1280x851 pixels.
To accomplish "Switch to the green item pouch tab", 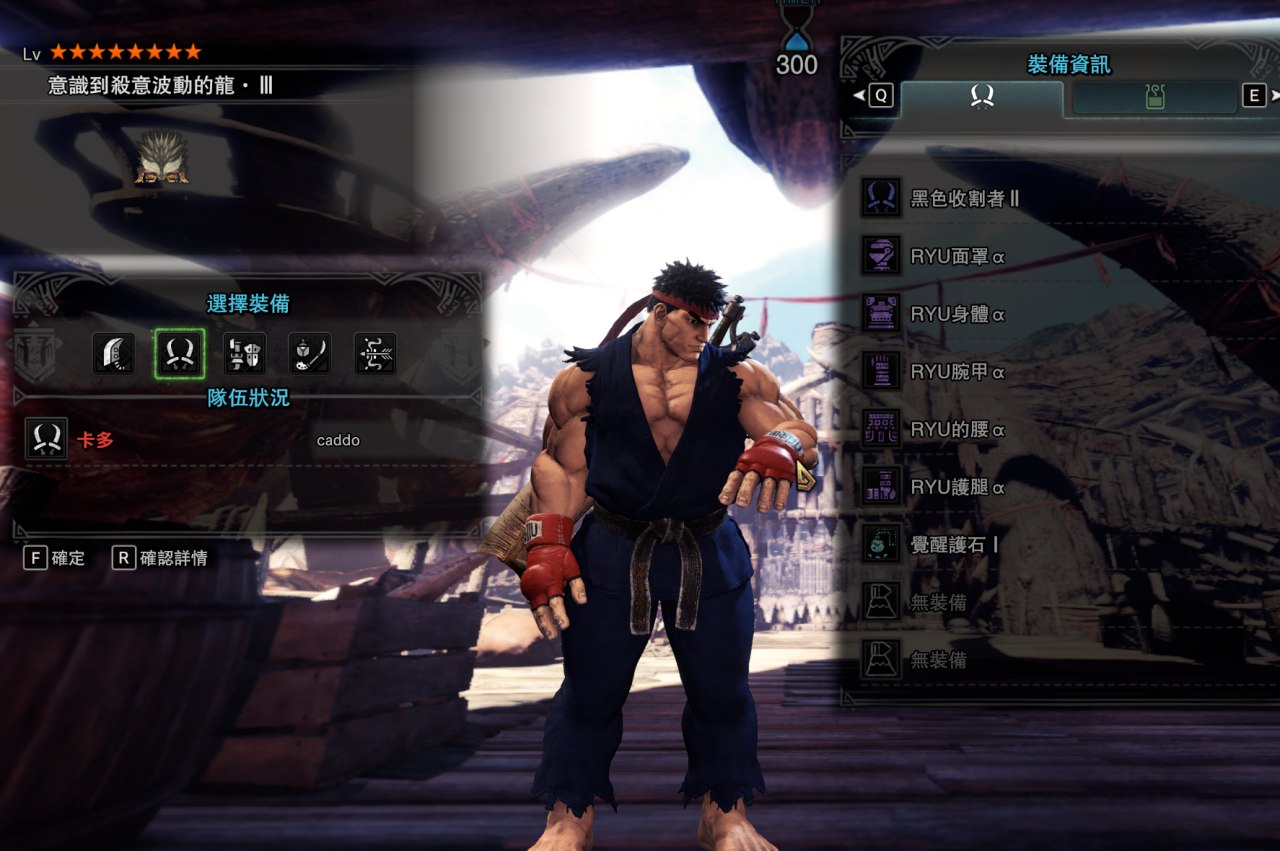I will pyautogui.click(x=1155, y=97).
